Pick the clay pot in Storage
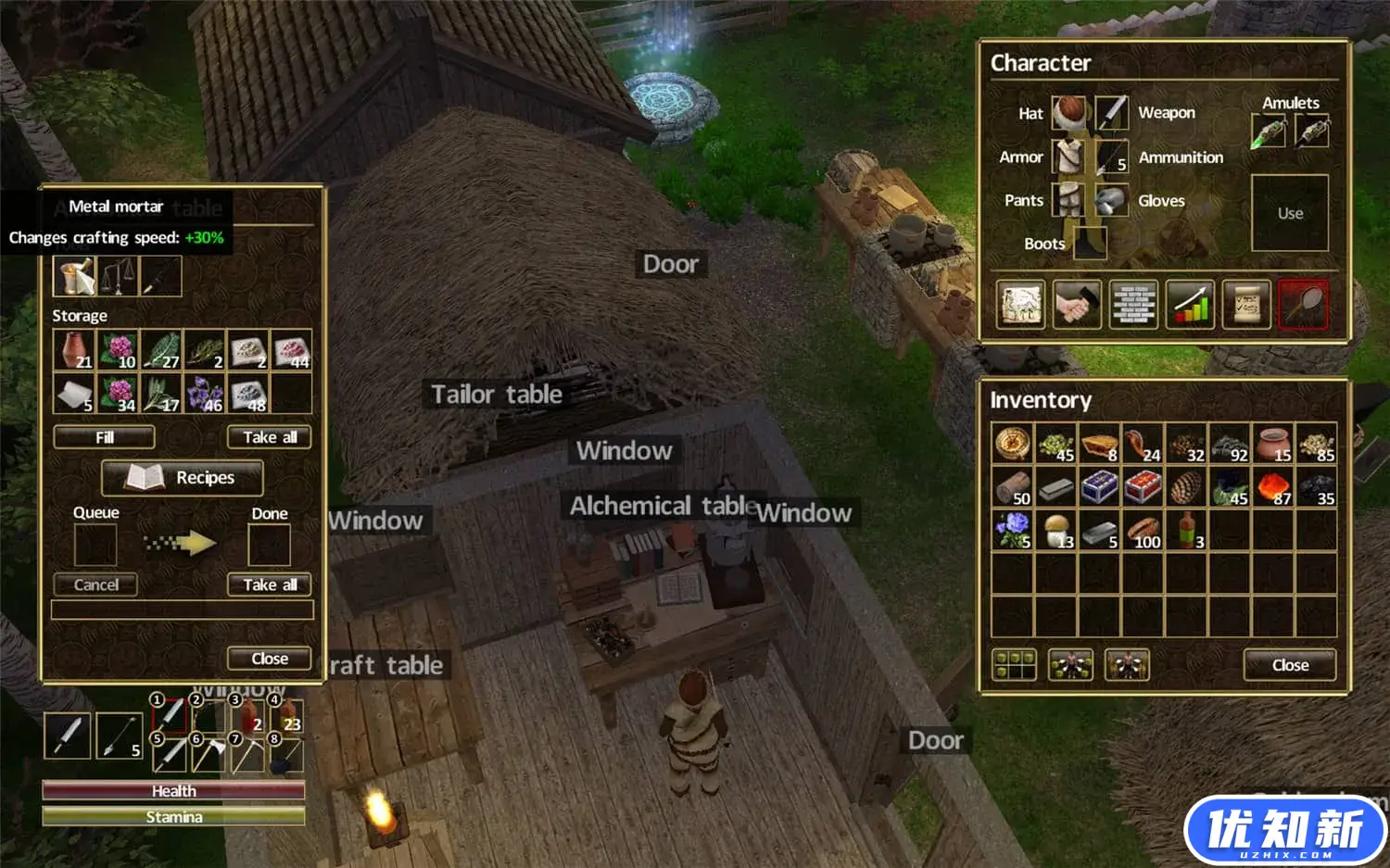Screen dimensions: 1390x868 [x=73, y=350]
